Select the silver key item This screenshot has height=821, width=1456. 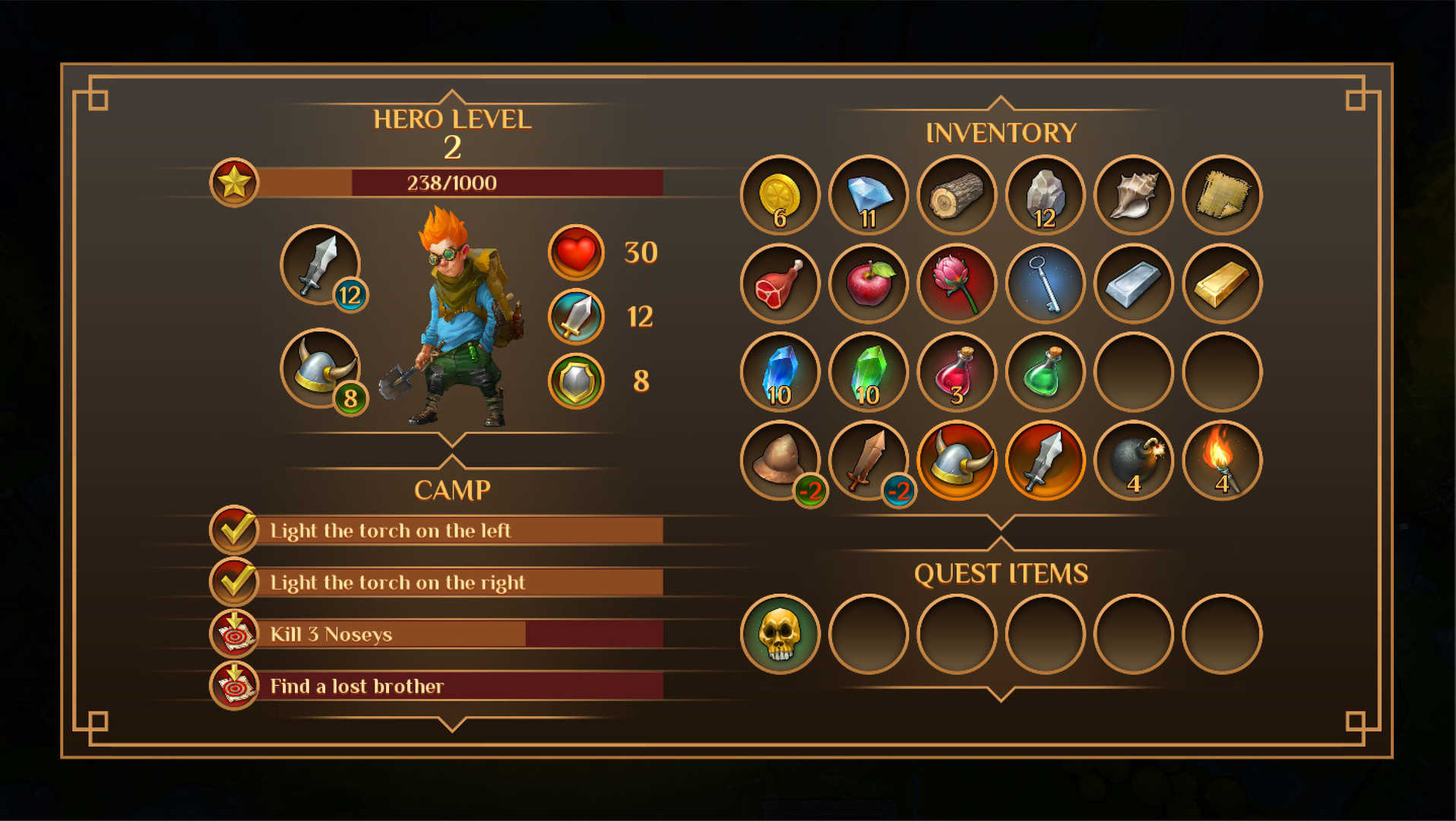pos(1045,284)
